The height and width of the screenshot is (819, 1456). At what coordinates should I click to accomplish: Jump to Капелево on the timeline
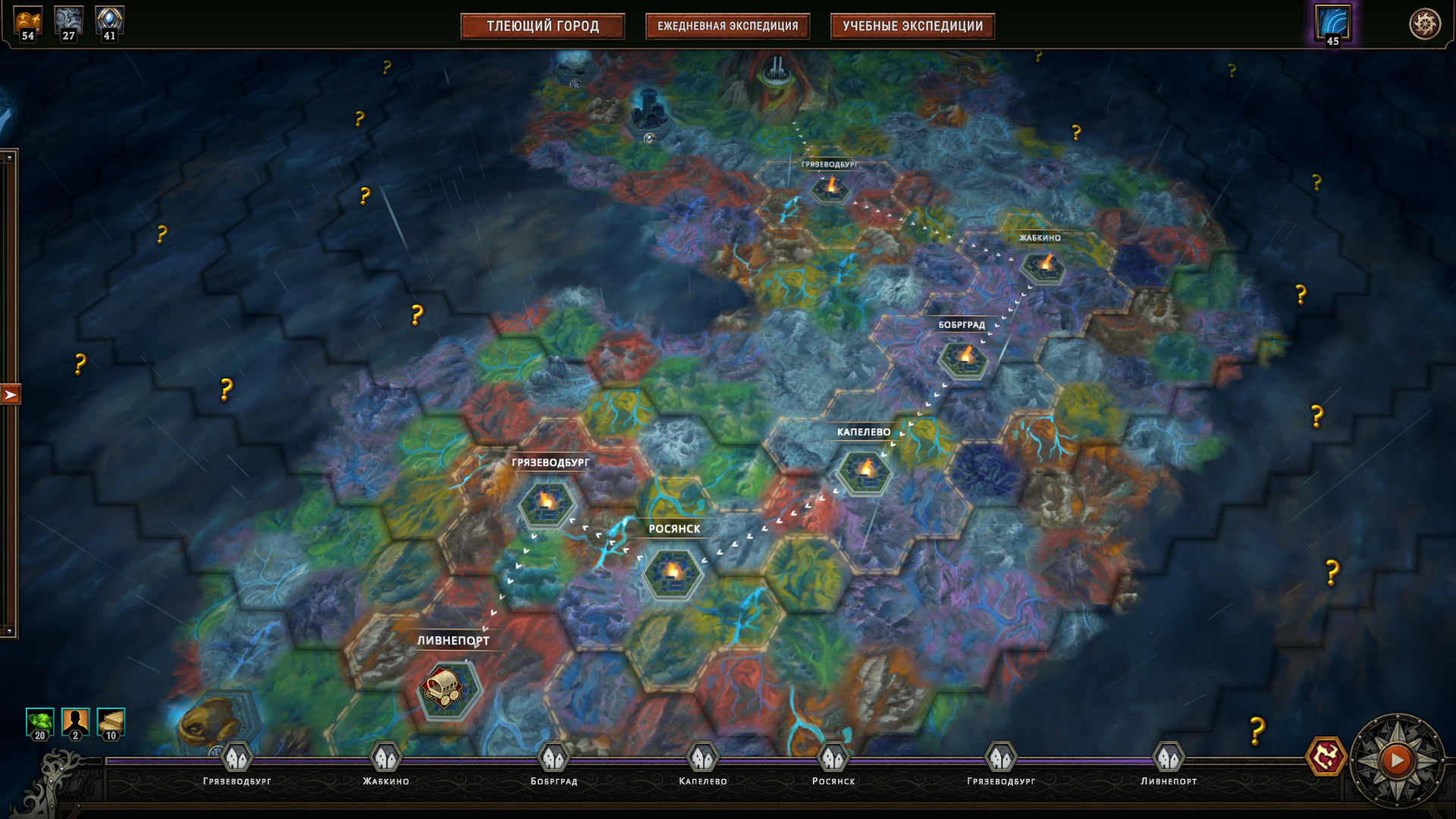point(702,758)
